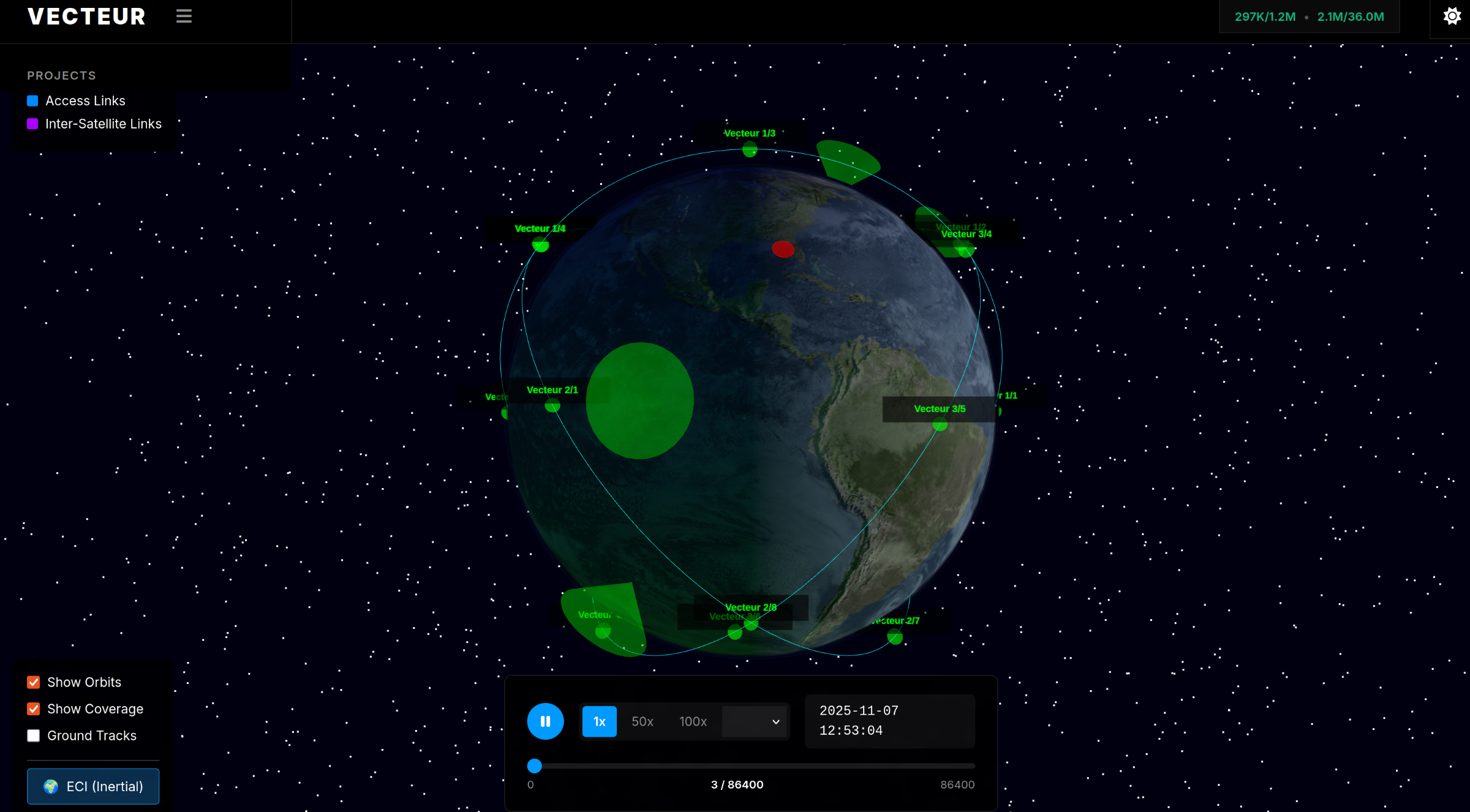Pause the simulation playback

tap(545, 721)
